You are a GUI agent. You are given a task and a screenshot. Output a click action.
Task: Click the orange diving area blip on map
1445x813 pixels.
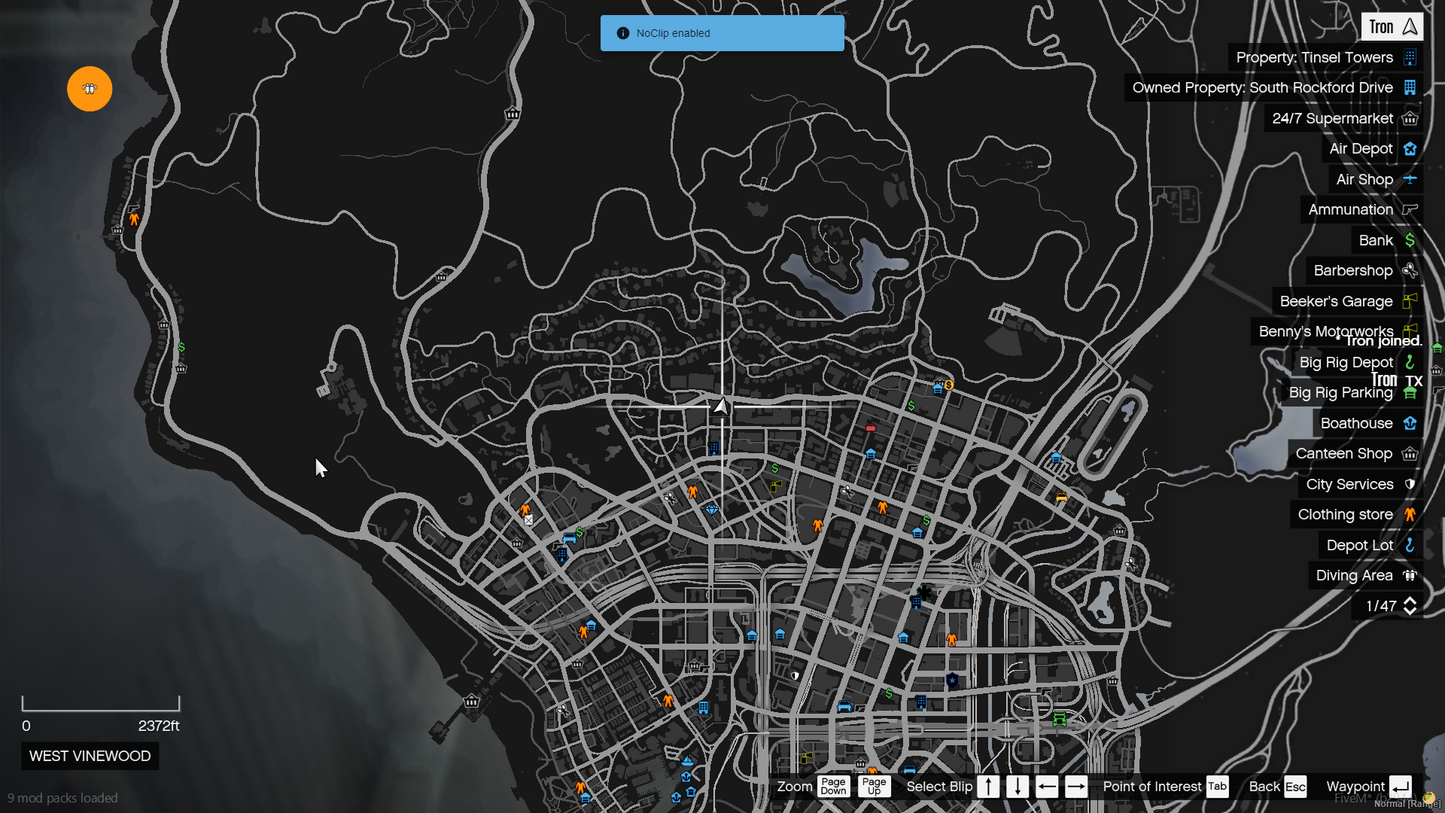(90, 89)
